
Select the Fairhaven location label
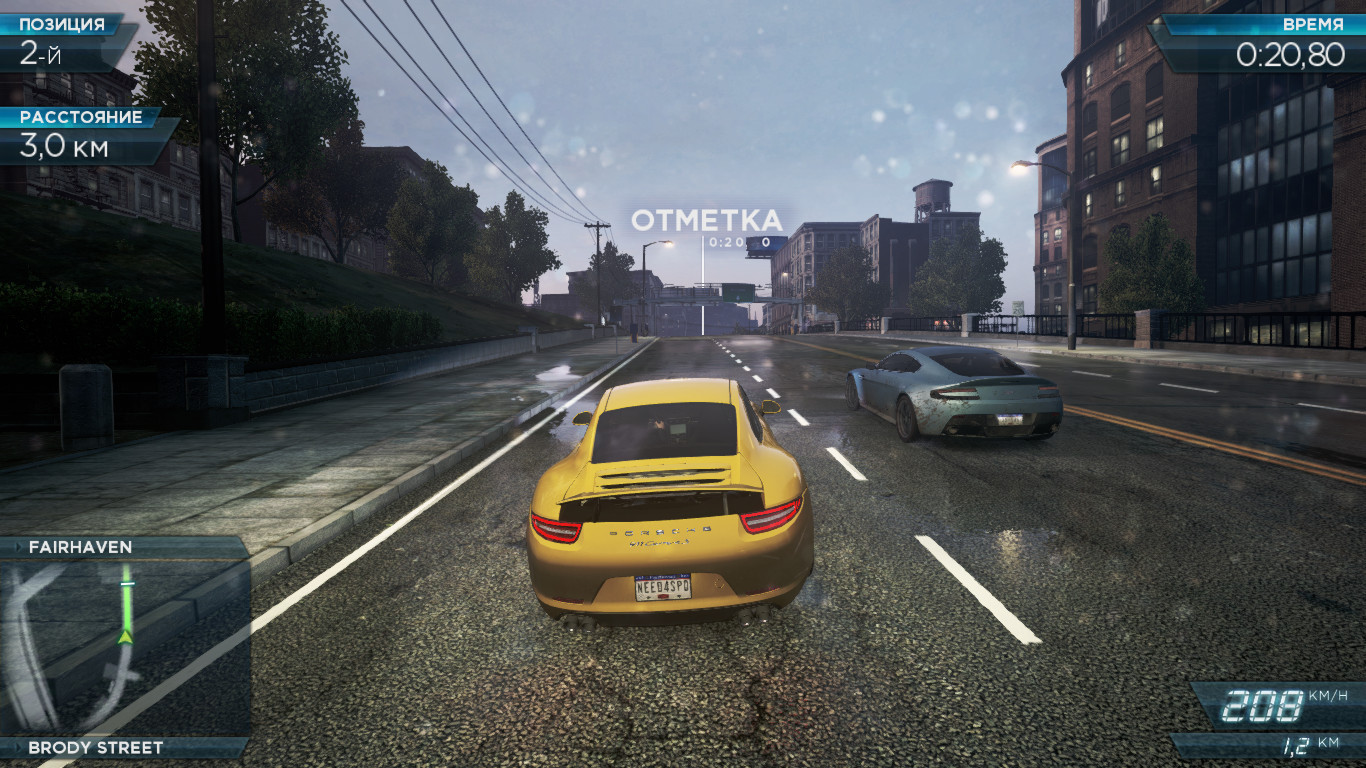pyautogui.click(x=80, y=547)
